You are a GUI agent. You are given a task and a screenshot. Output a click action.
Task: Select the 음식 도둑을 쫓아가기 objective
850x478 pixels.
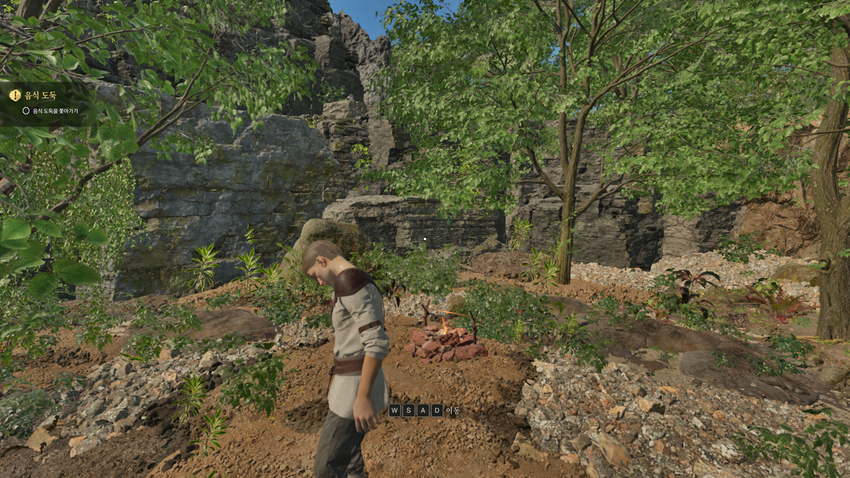[55, 110]
